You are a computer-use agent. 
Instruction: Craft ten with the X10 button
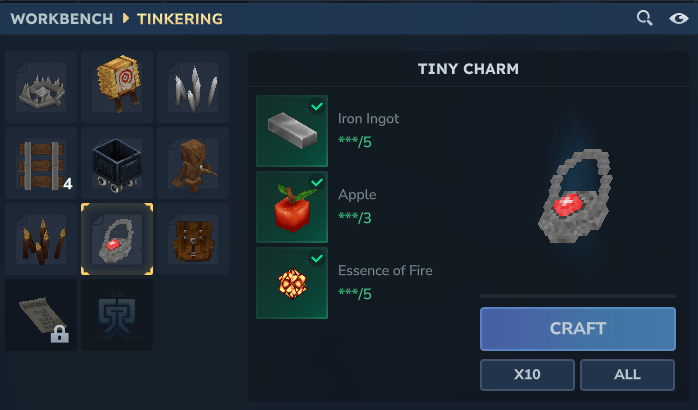[x=527, y=375]
